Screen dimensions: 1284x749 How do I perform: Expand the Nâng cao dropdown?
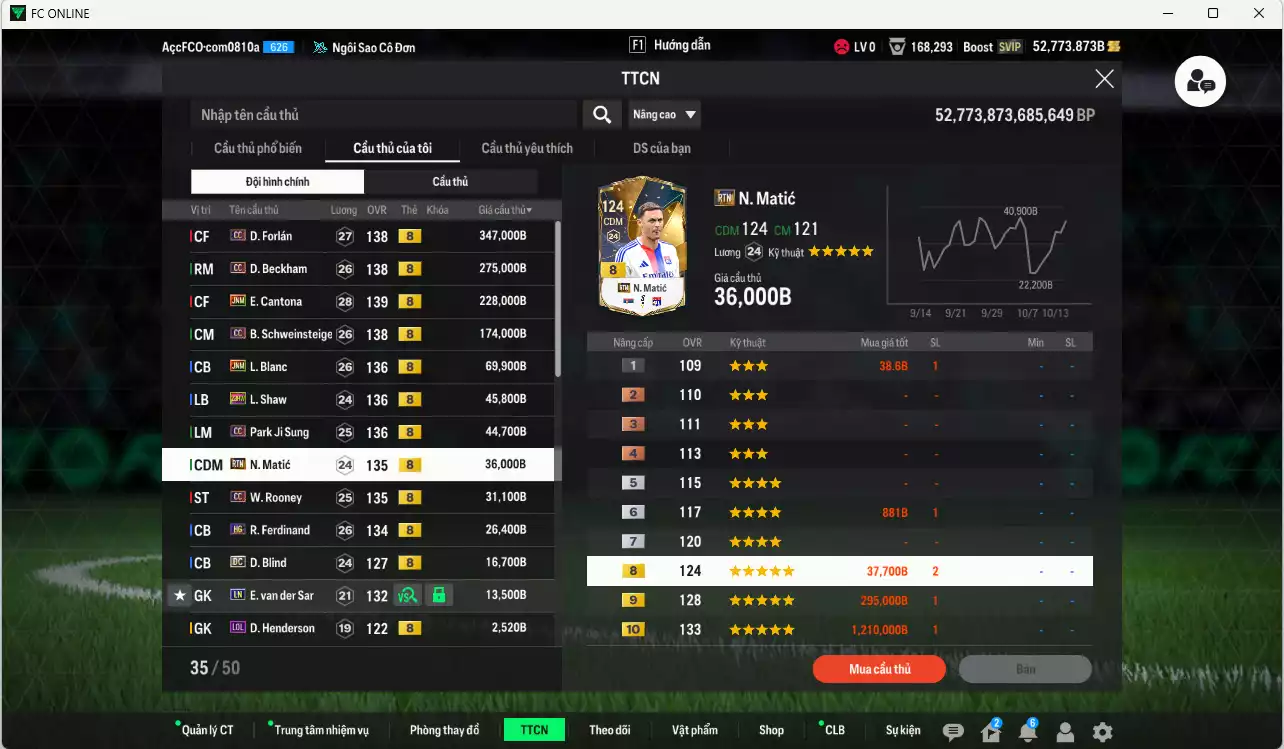664,114
